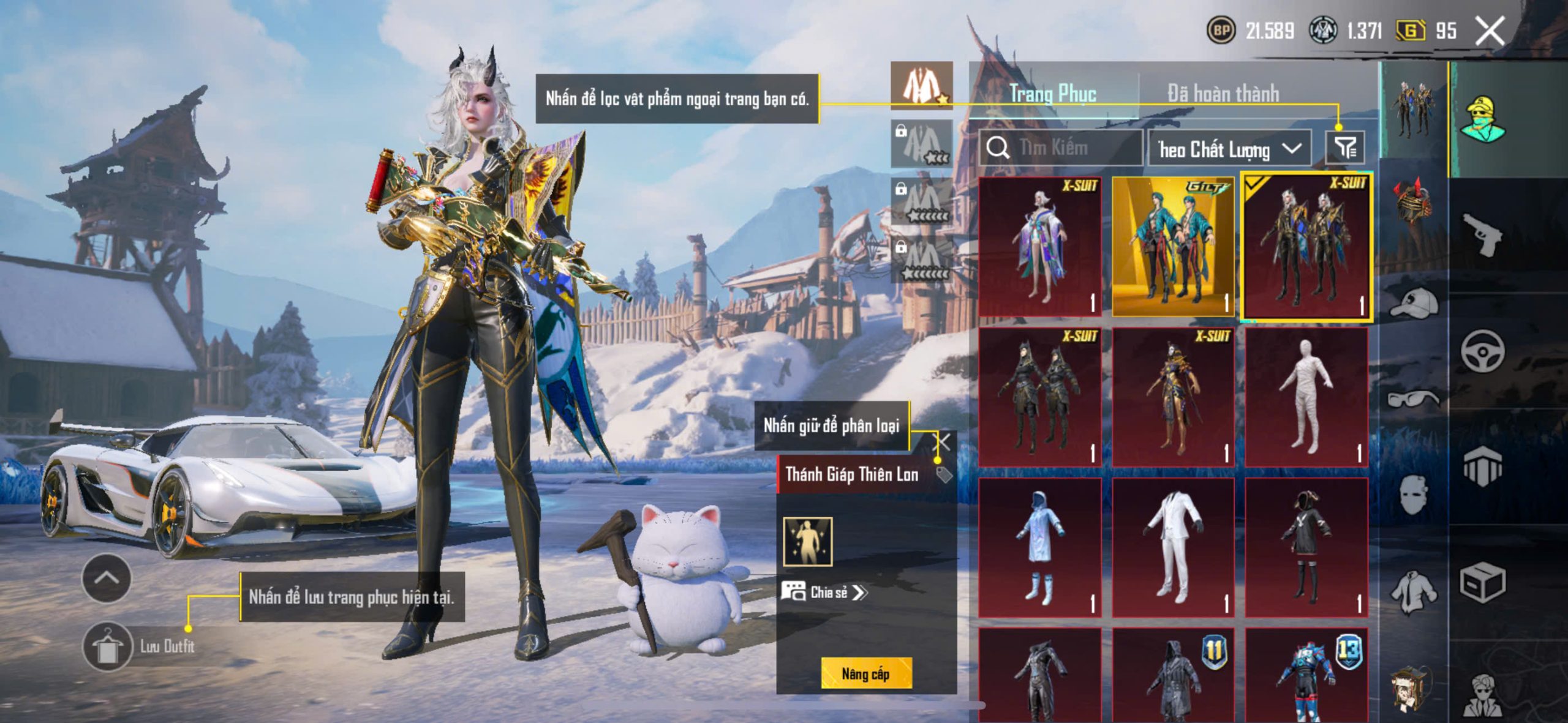Select the white suit outfit

coord(1173,547)
